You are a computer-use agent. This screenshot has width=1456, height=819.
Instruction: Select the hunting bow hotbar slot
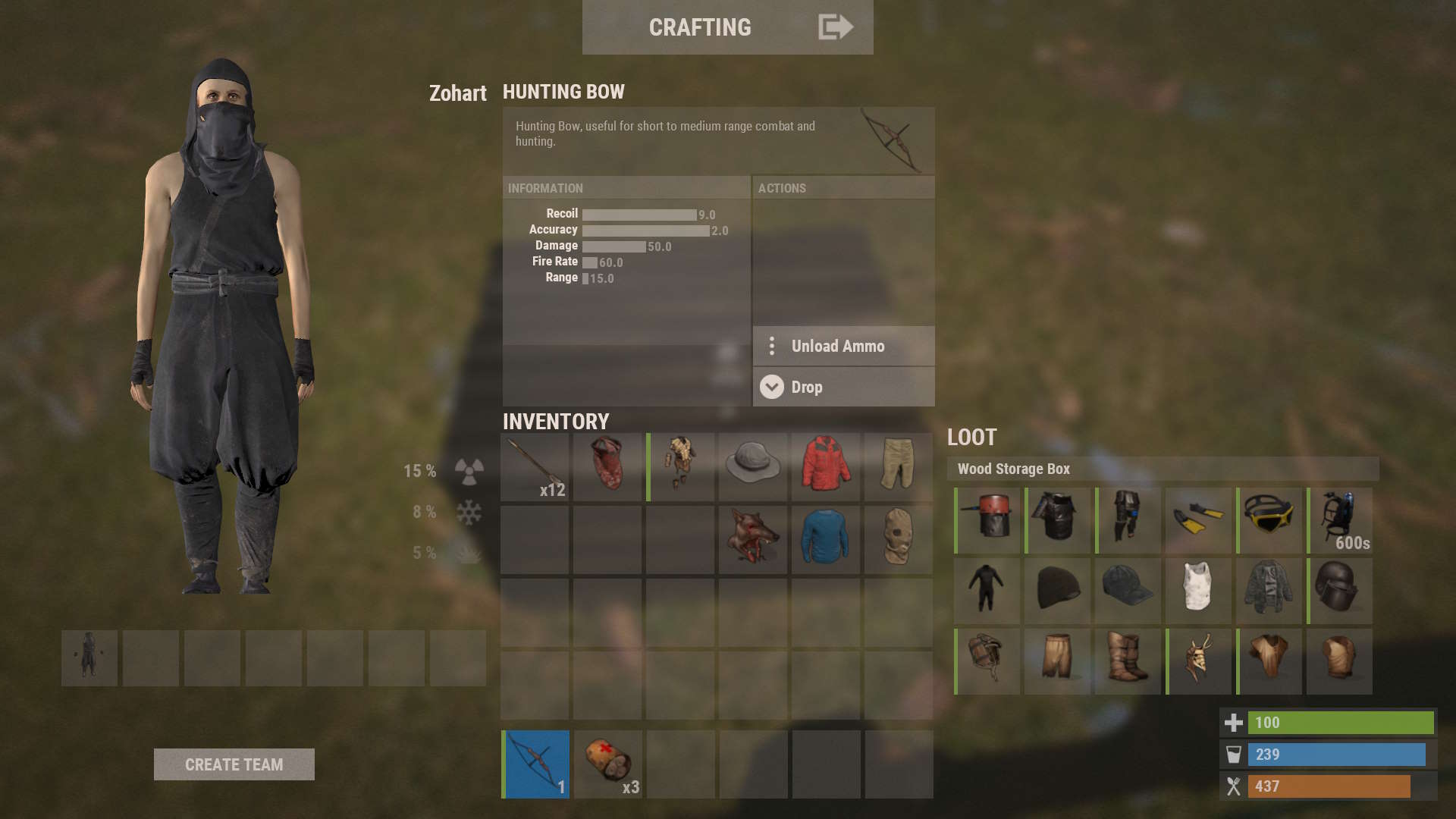pyautogui.click(x=536, y=764)
